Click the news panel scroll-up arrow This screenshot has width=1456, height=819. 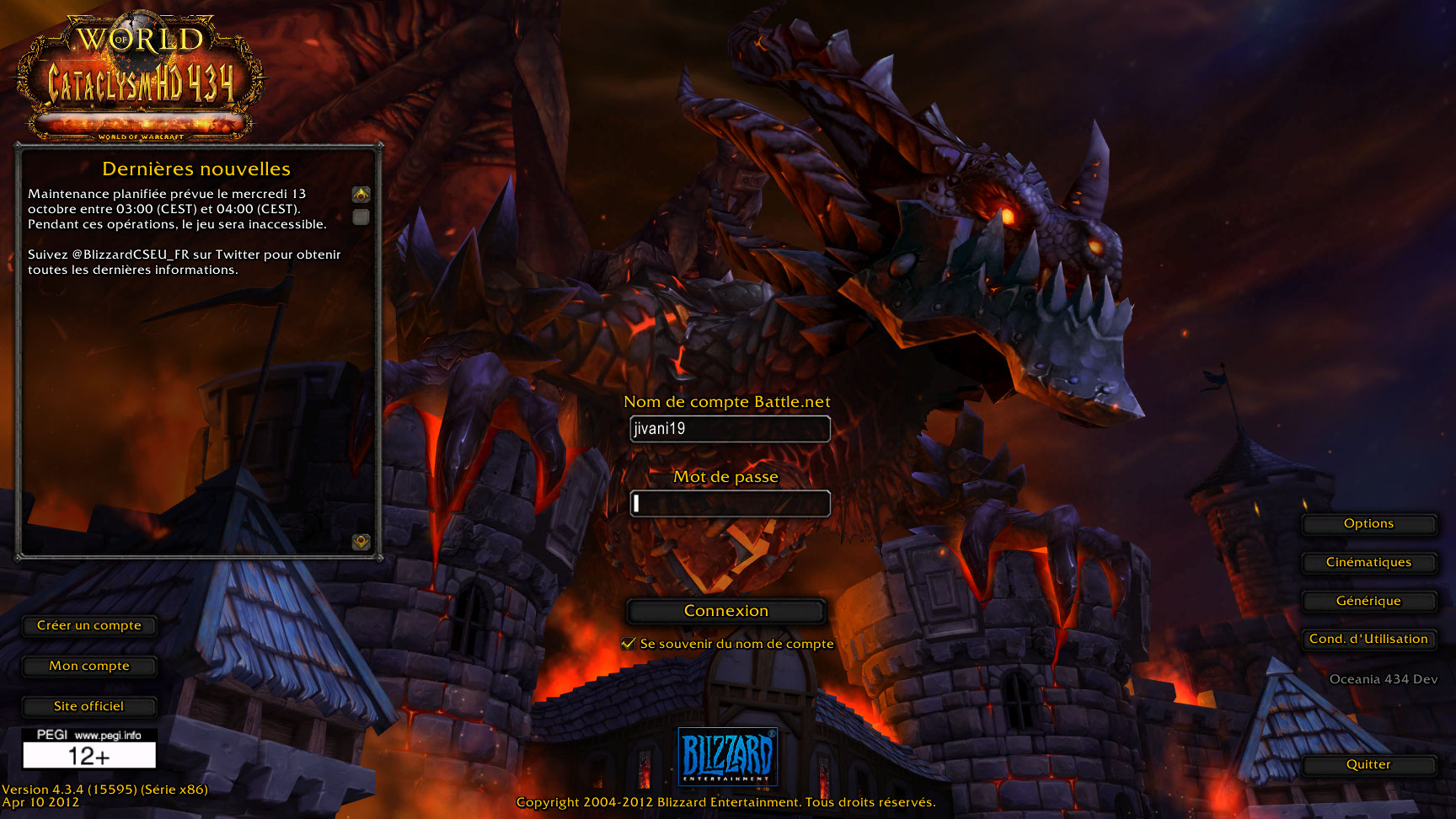point(361,195)
